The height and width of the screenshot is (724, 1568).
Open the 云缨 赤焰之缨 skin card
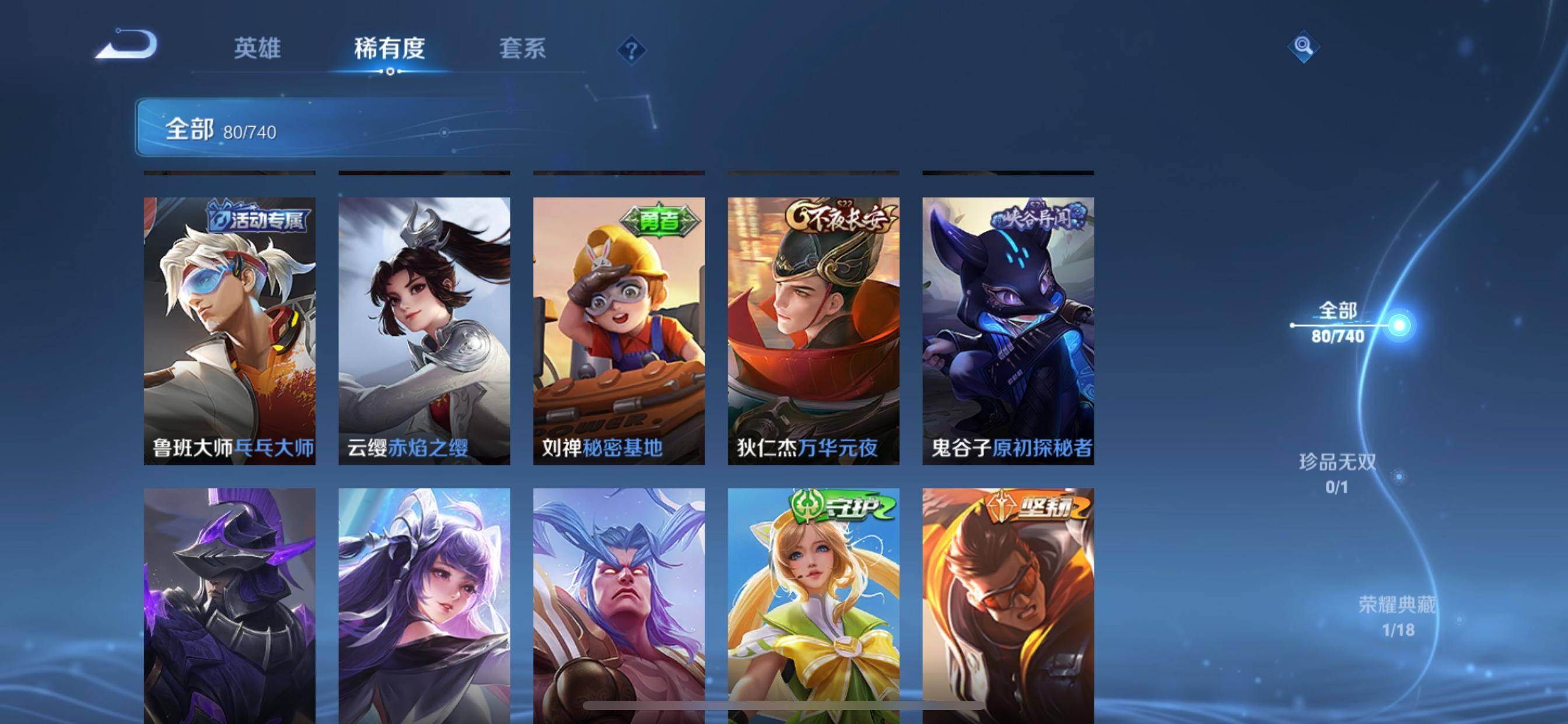pyautogui.click(x=424, y=331)
